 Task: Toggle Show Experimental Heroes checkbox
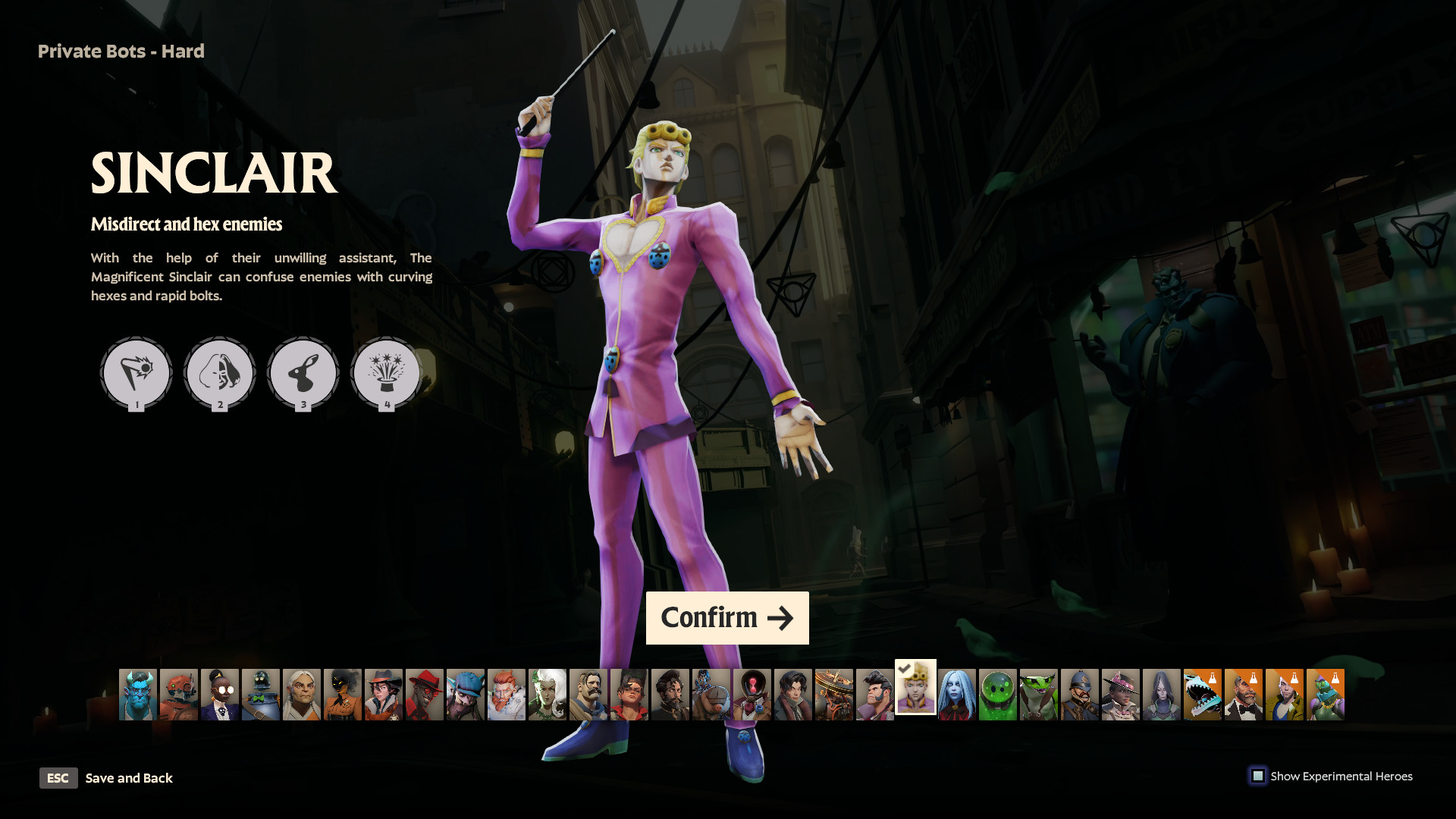click(x=1258, y=776)
